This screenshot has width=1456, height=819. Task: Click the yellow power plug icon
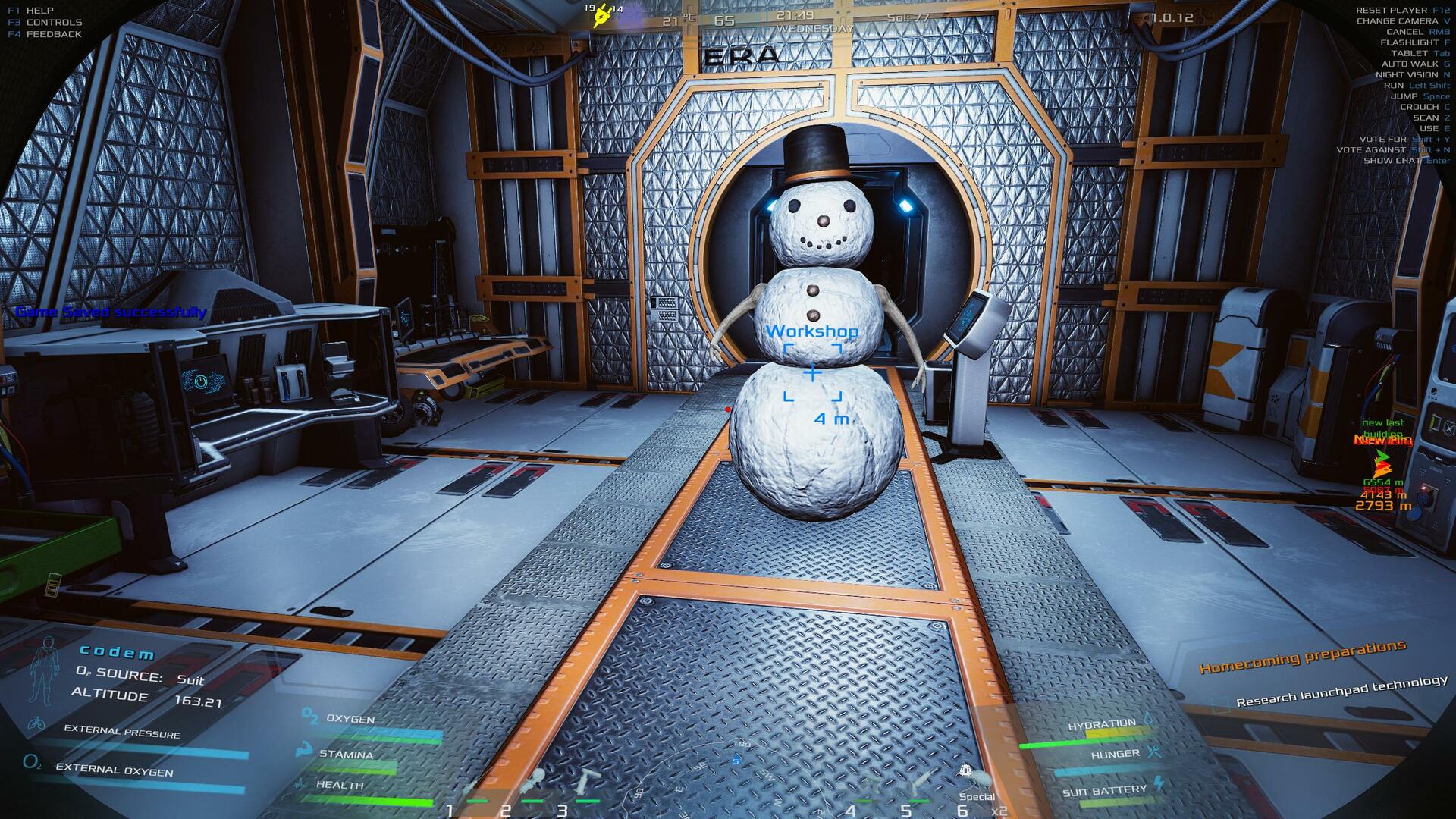pyautogui.click(x=603, y=16)
